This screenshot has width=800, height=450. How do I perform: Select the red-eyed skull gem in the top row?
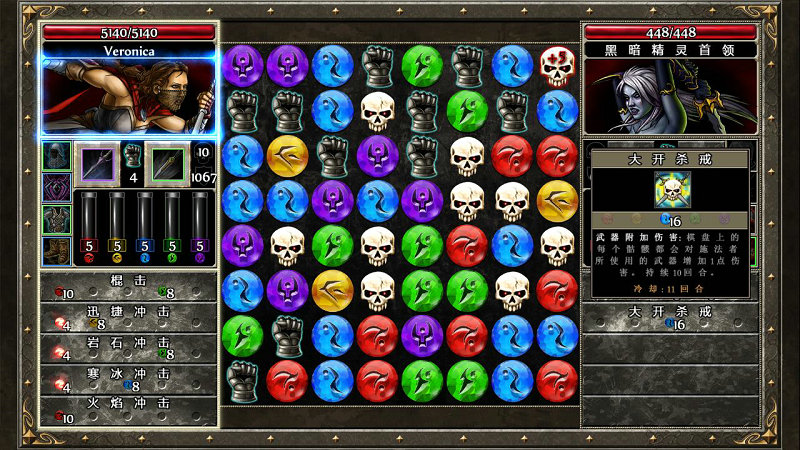[x=556, y=66]
